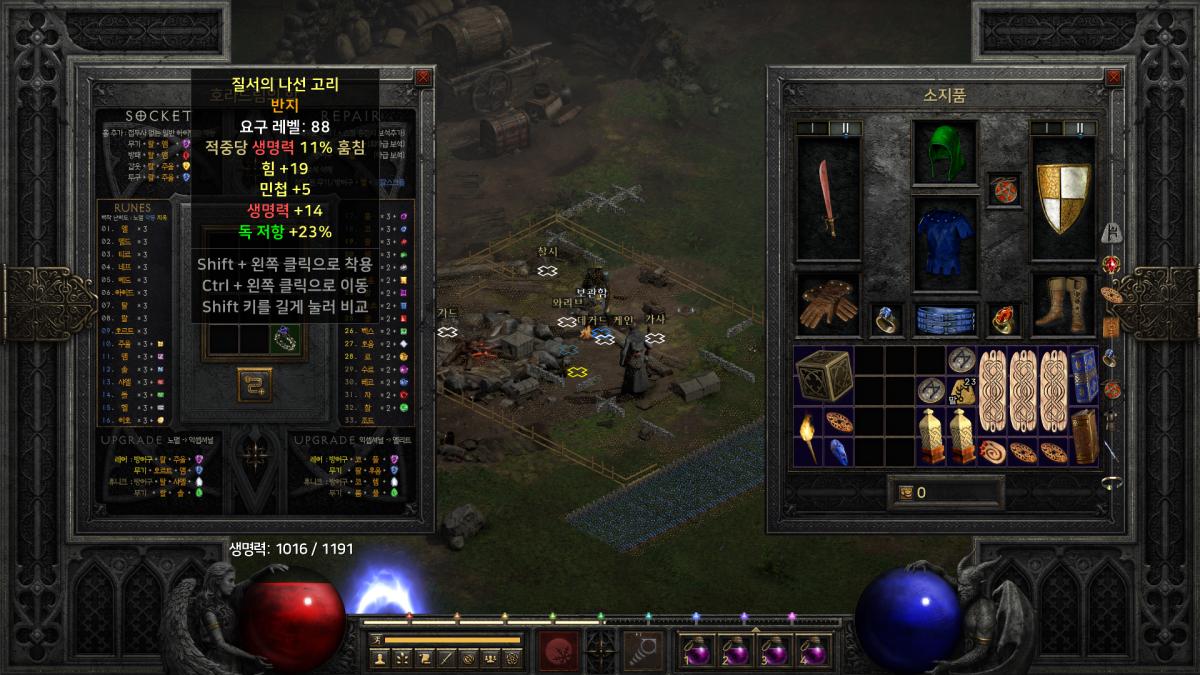Open the left-click attack skill selector
1200x675 pixels.
[558, 648]
